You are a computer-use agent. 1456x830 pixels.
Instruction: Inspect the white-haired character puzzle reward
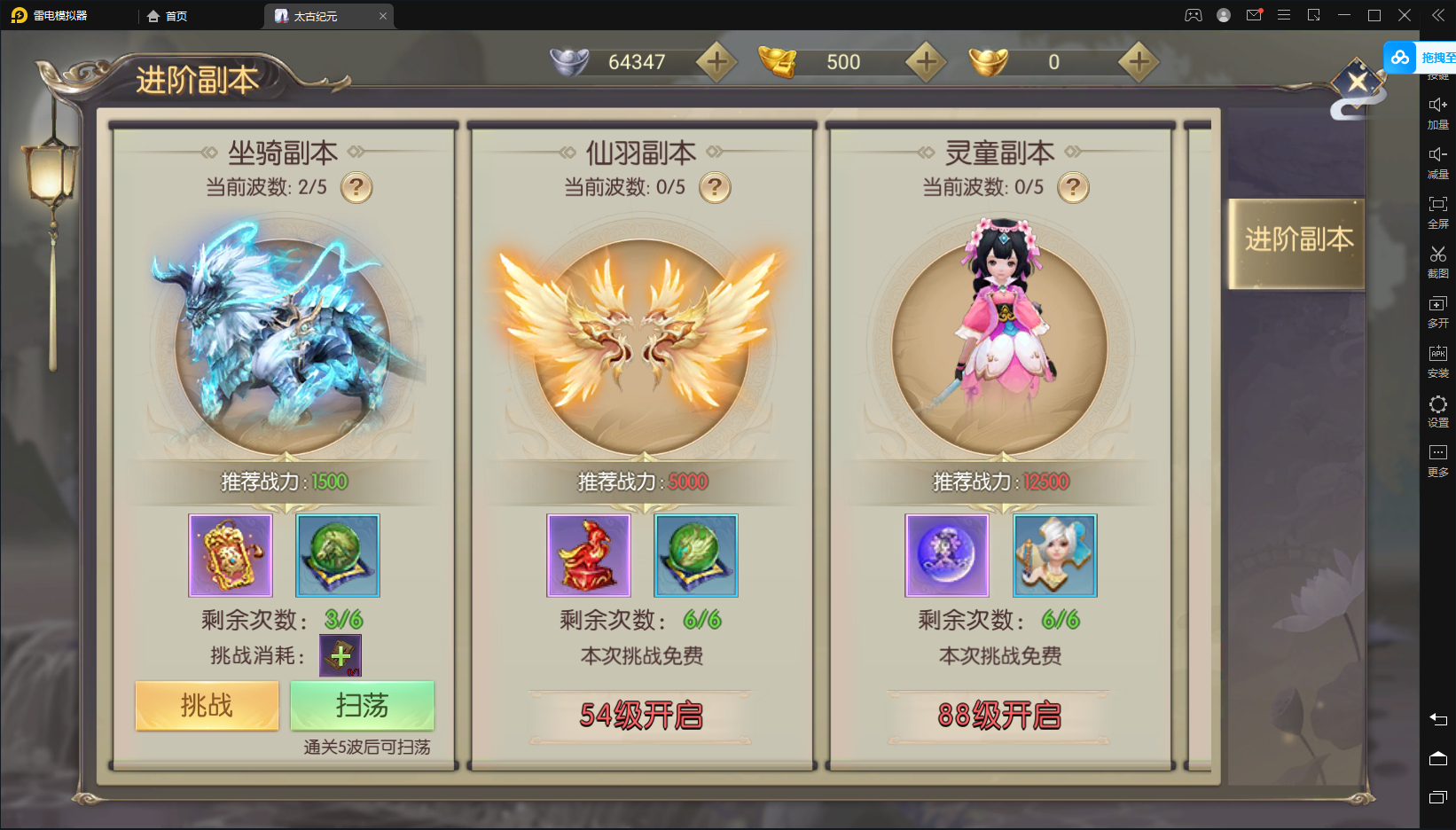click(x=1055, y=555)
